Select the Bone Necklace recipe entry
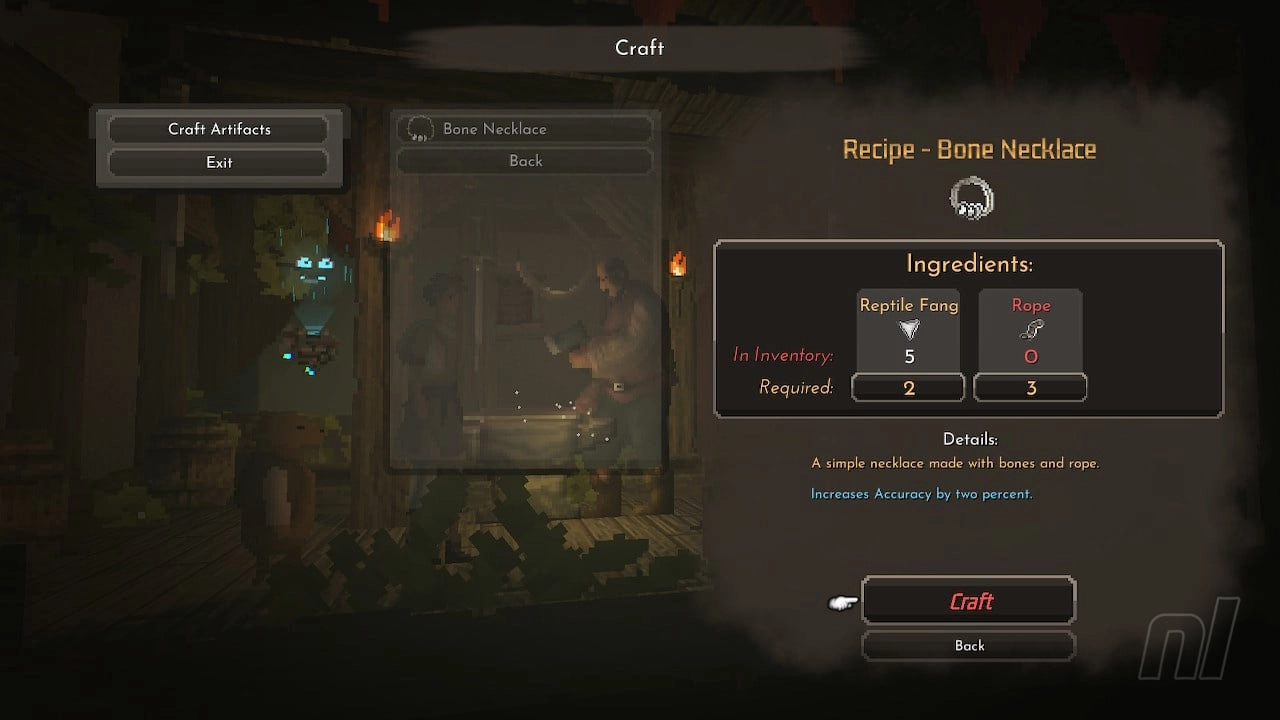This screenshot has height=720, width=1280. click(525, 129)
